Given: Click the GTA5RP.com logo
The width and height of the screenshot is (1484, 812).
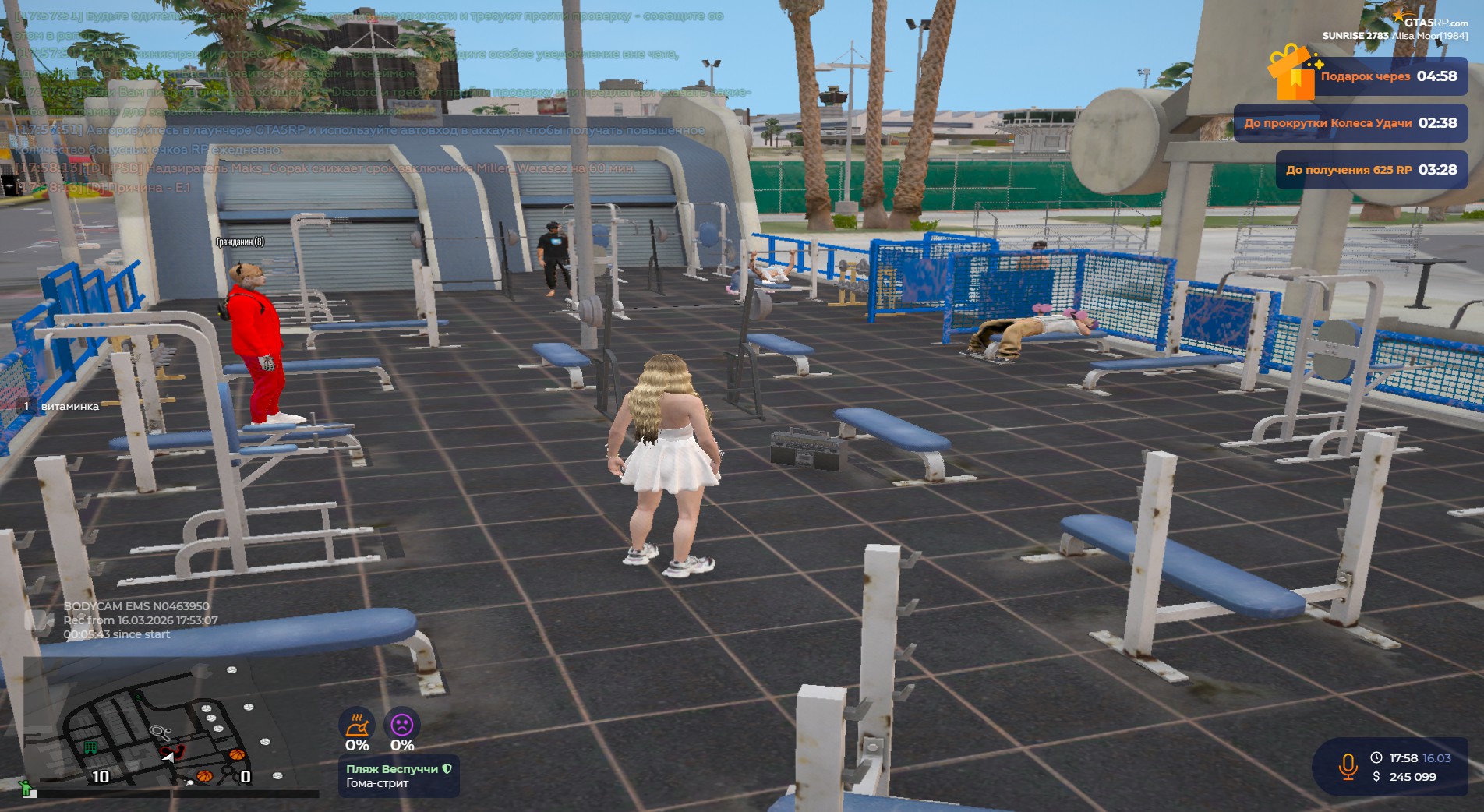Looking at the screenshot, I should click(1434, 21).
